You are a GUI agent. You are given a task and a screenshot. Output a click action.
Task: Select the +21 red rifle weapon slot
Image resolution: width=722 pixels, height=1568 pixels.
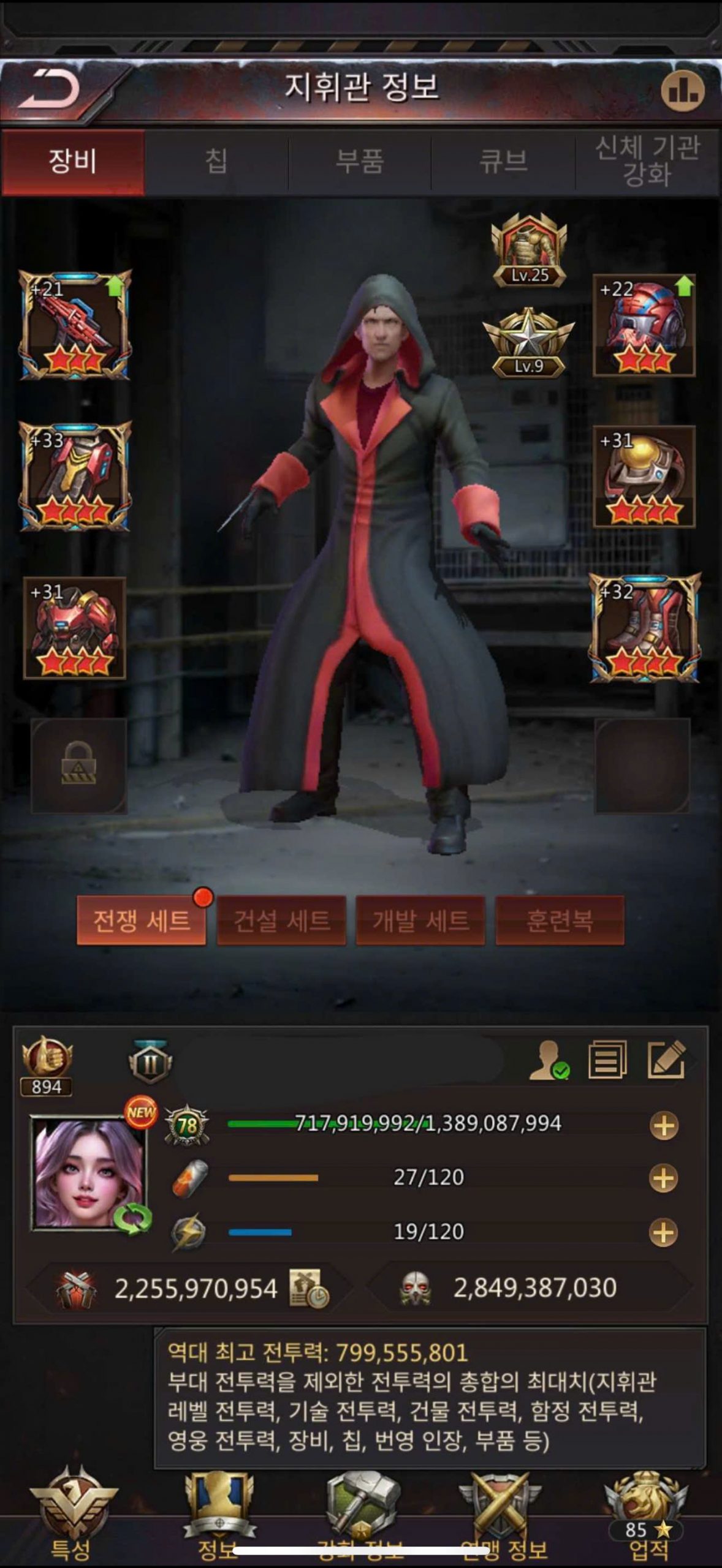click(75, 325)
